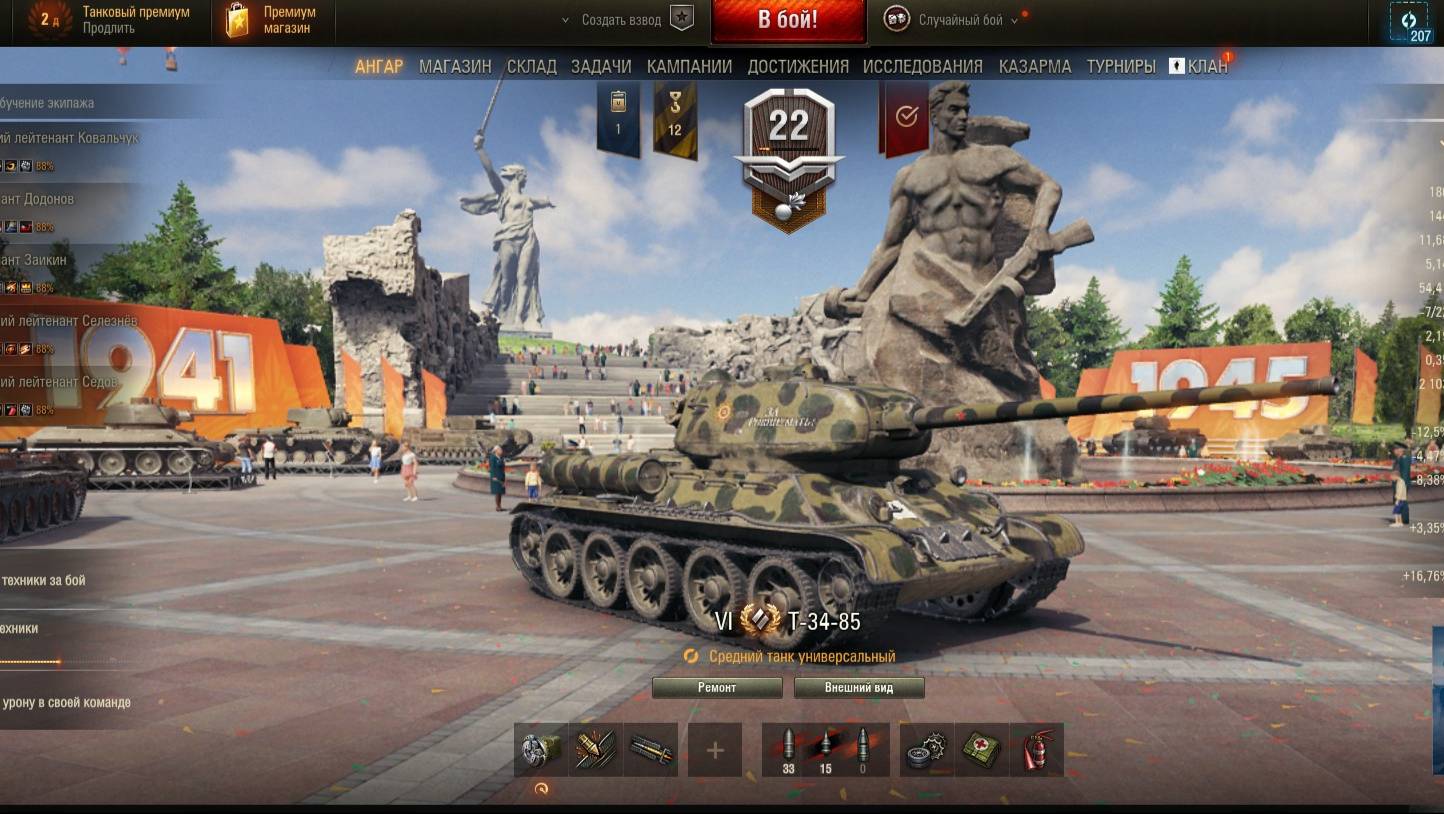Screen dimensions: 1444x814
Task: Open the Турниры tab
Action: pyautogui.click(x=1121, y=66)
